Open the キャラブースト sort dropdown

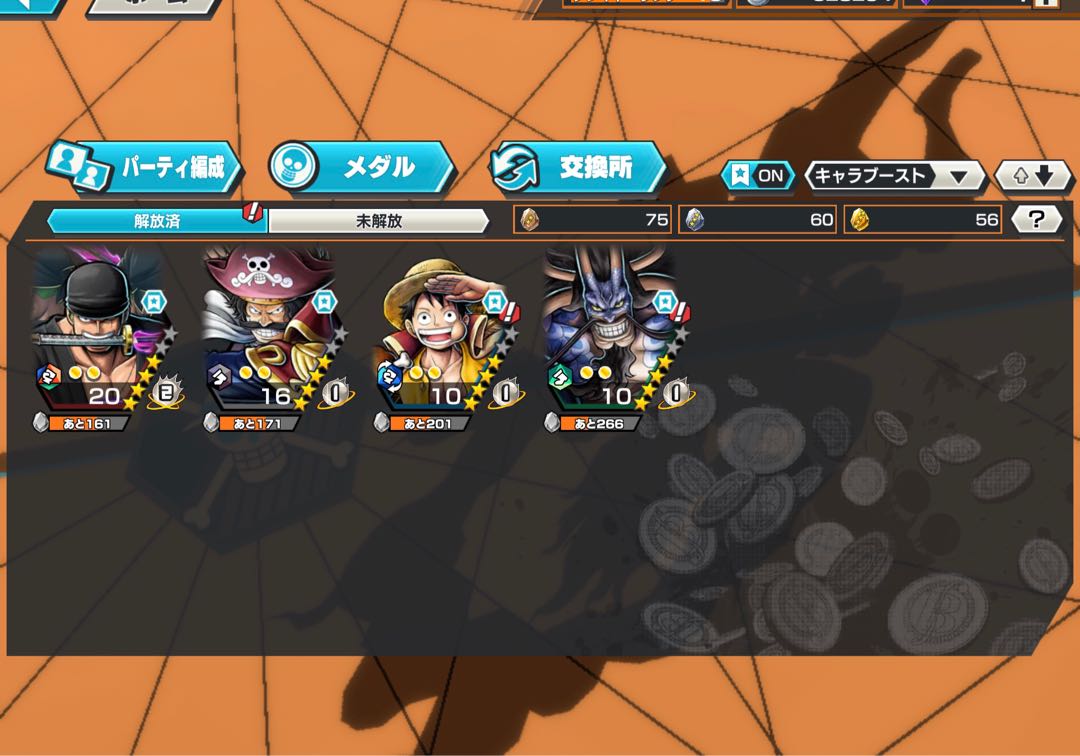[894, 176]
